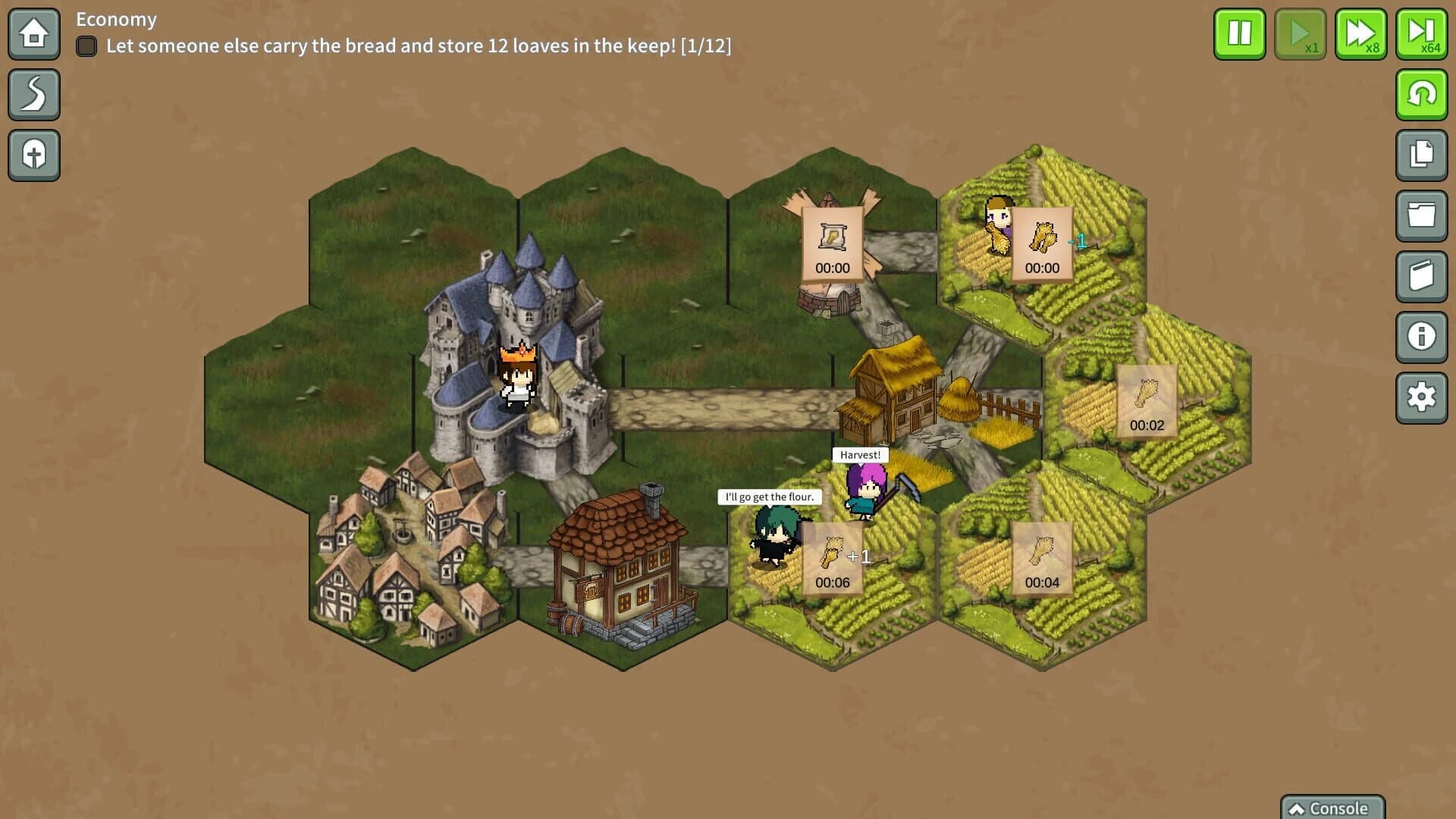1456x819 pixels.
Task: Return to the home screen
Action: (x=33, y=34)
